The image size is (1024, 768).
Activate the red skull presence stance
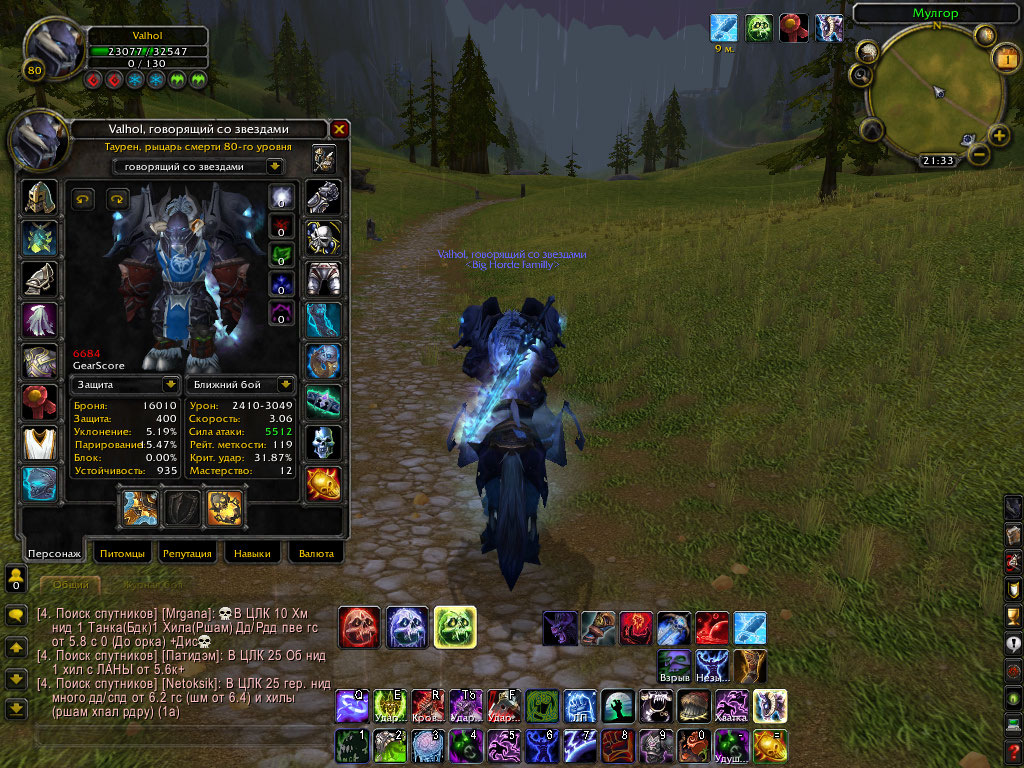pos(358,627)
